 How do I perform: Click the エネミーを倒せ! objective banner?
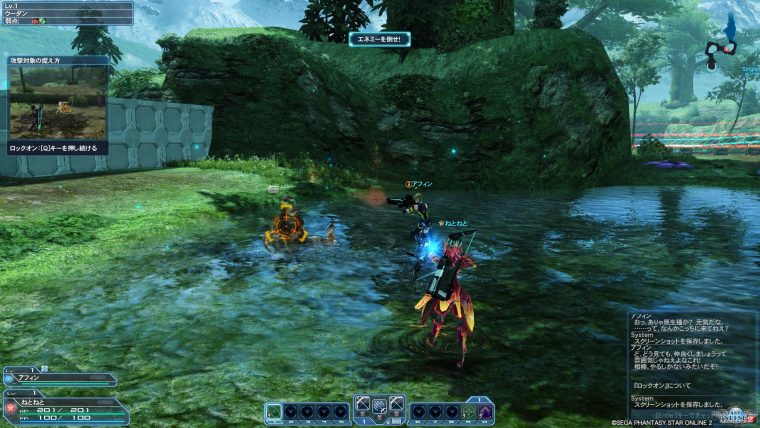coord(379,39)
